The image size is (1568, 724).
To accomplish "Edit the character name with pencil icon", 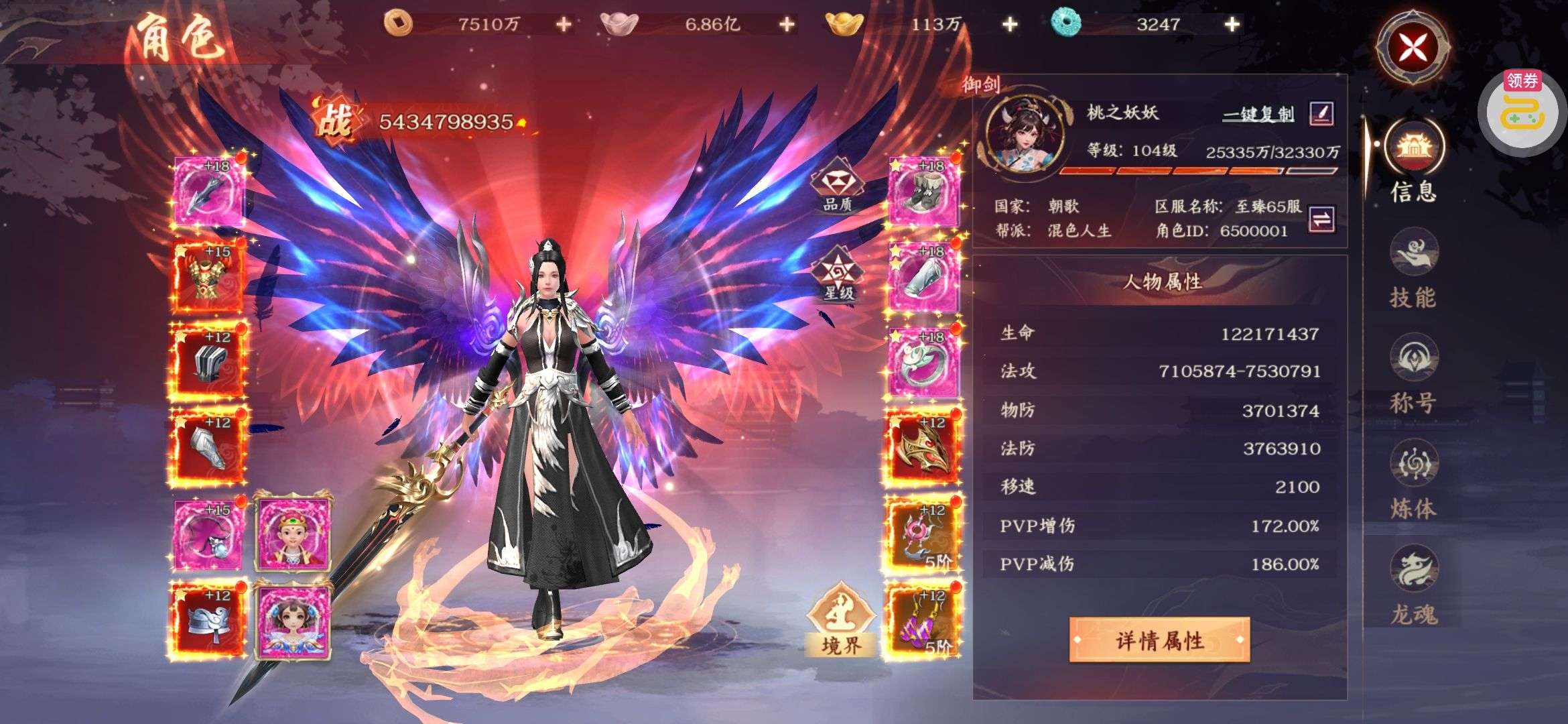I will [1321, 113].
